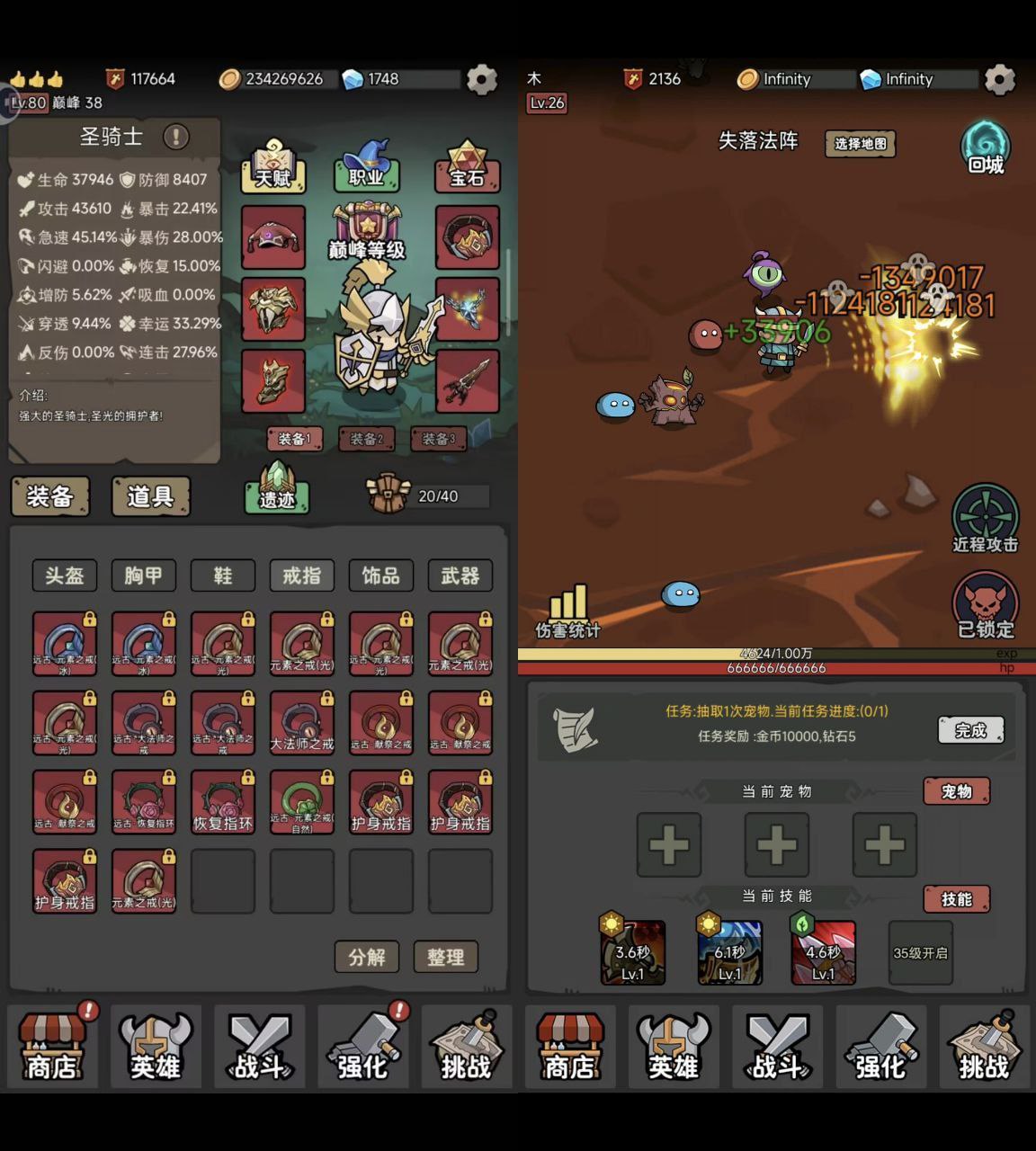This screenshot has width=1036, height=1151.
Task: Open the 巅峰等级 peak level panel
Action: 367,234
